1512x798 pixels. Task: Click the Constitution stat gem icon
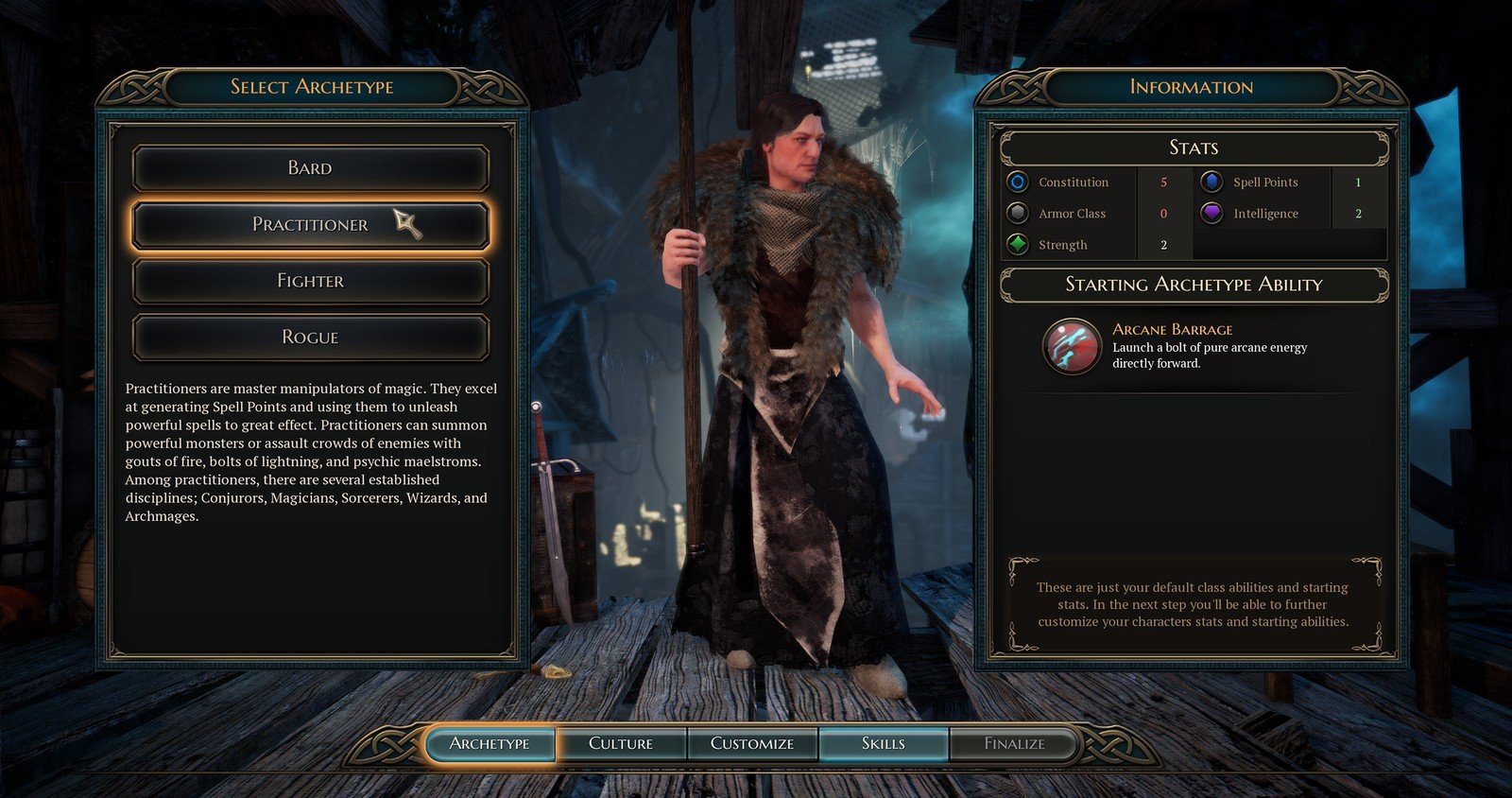1021,182
